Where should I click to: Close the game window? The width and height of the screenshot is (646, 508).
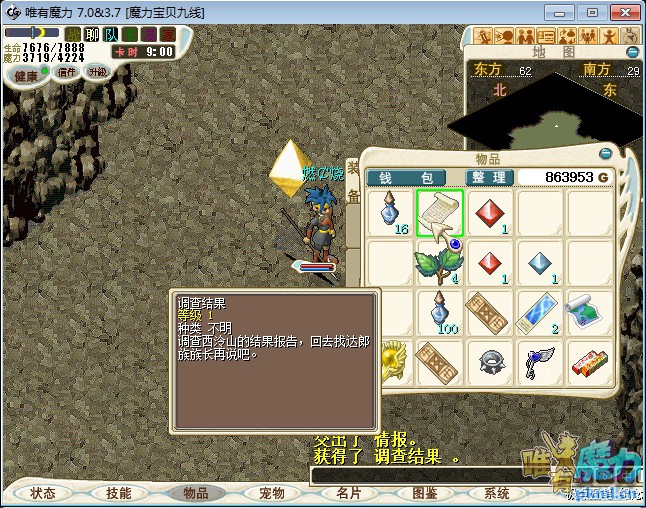pyautogui.click(x=619, y=12)
